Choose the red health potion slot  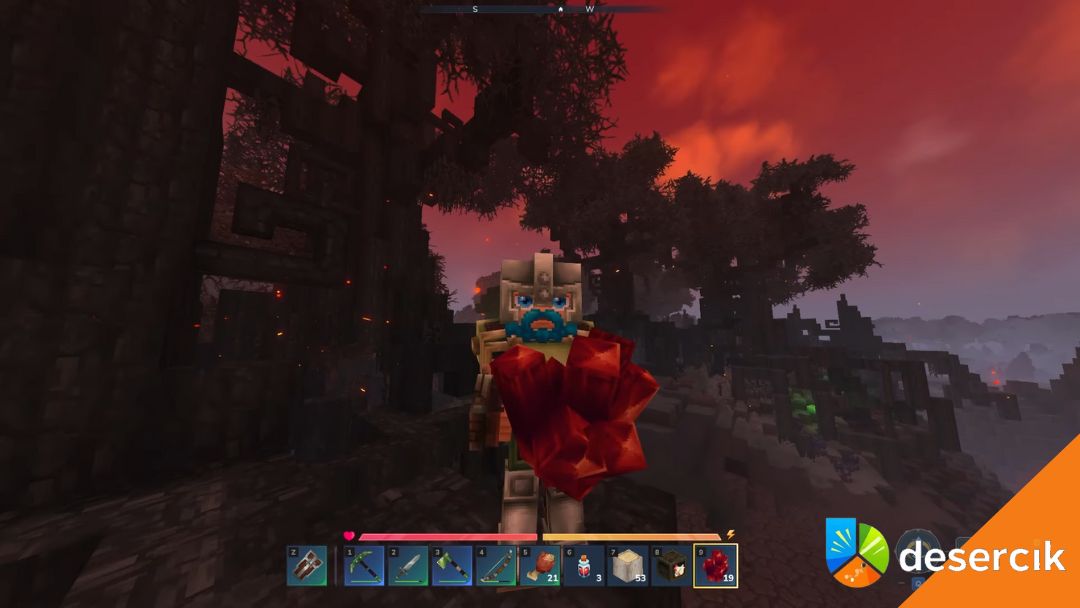(584, 566)
